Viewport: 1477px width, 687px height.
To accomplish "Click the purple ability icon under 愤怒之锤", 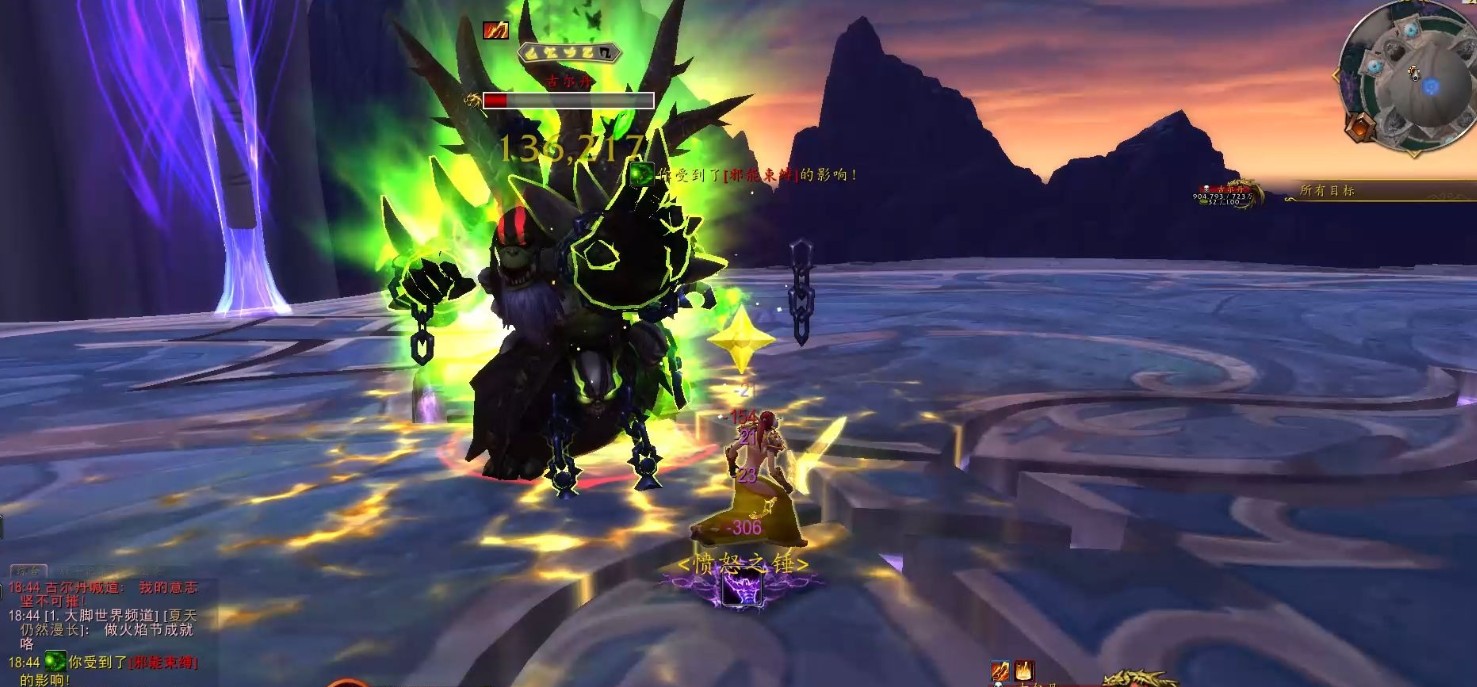I will pos(742,590).
